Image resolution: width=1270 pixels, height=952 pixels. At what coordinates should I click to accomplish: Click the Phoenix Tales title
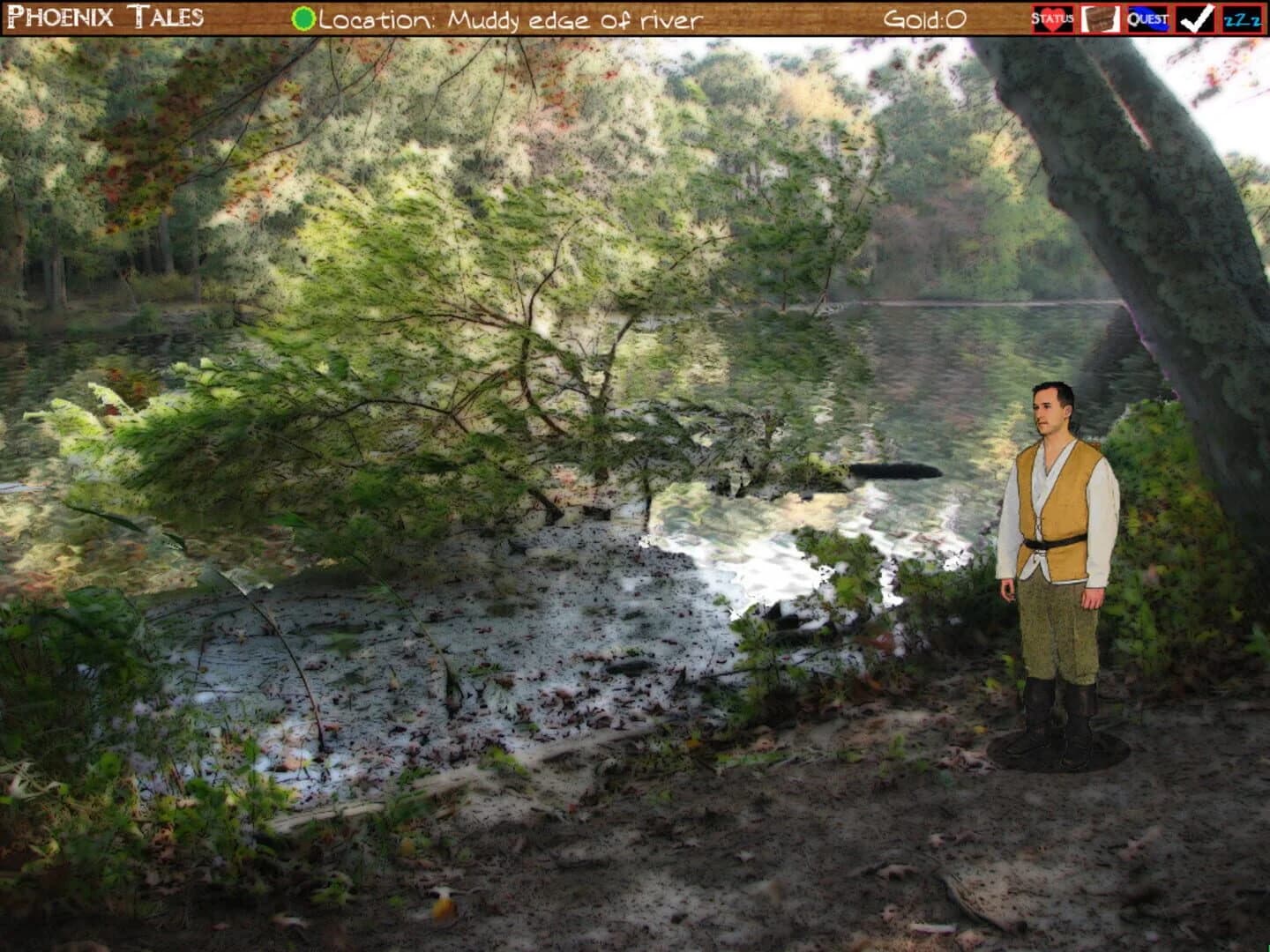pyautogui.click(x=106, y=14)
